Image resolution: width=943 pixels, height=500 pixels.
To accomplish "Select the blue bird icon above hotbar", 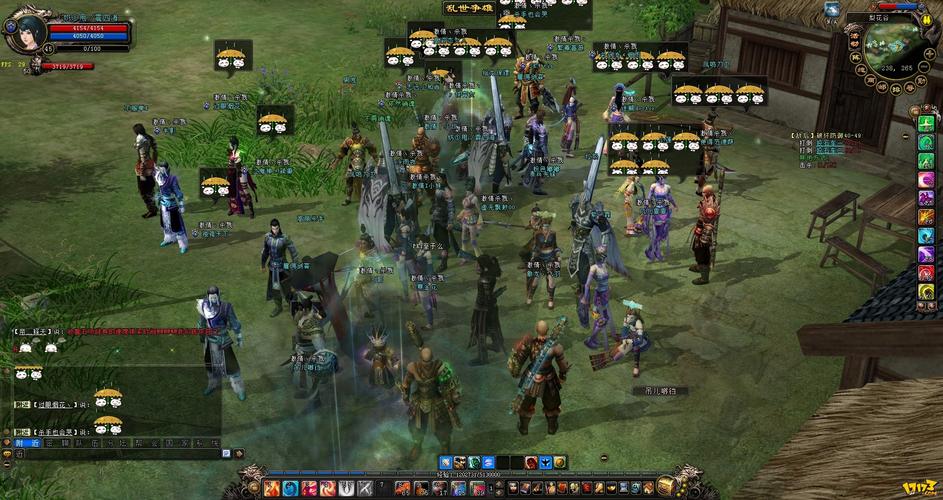I will 545,462.
